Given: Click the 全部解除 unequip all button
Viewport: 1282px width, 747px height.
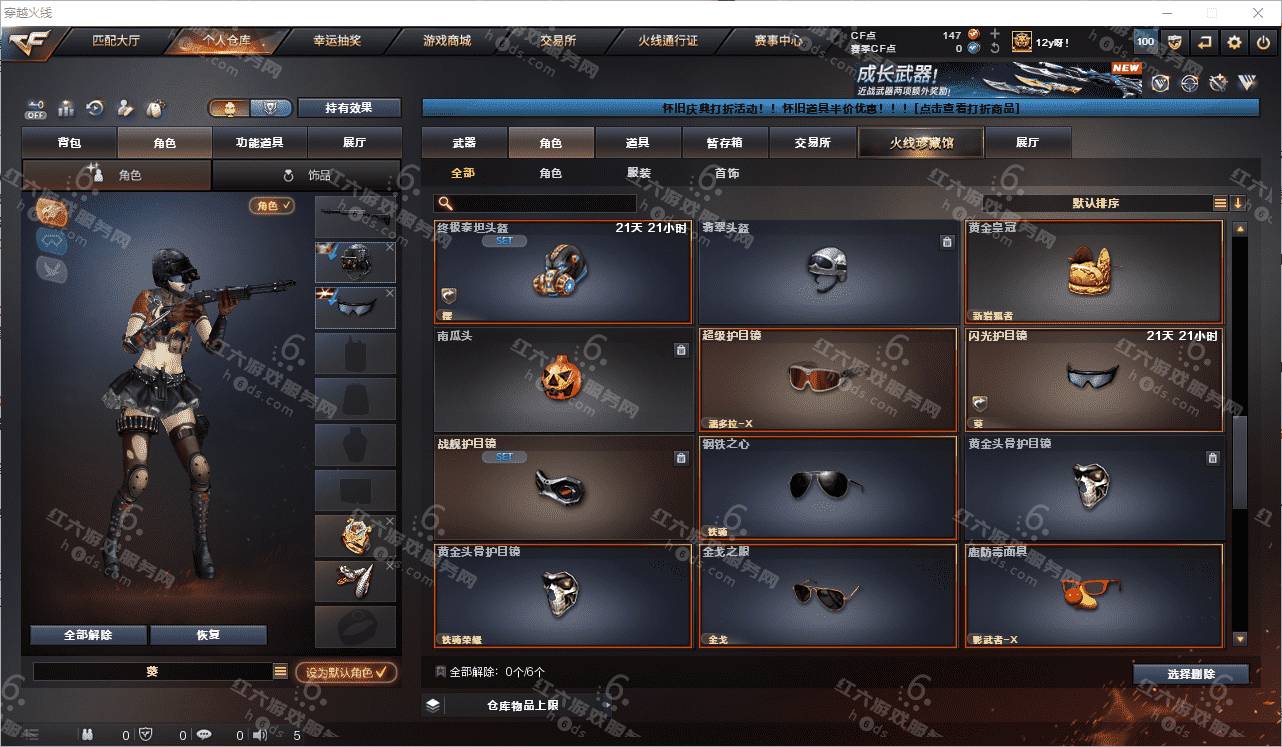Looking at the screenshot, I should click(x=88, y=635).
